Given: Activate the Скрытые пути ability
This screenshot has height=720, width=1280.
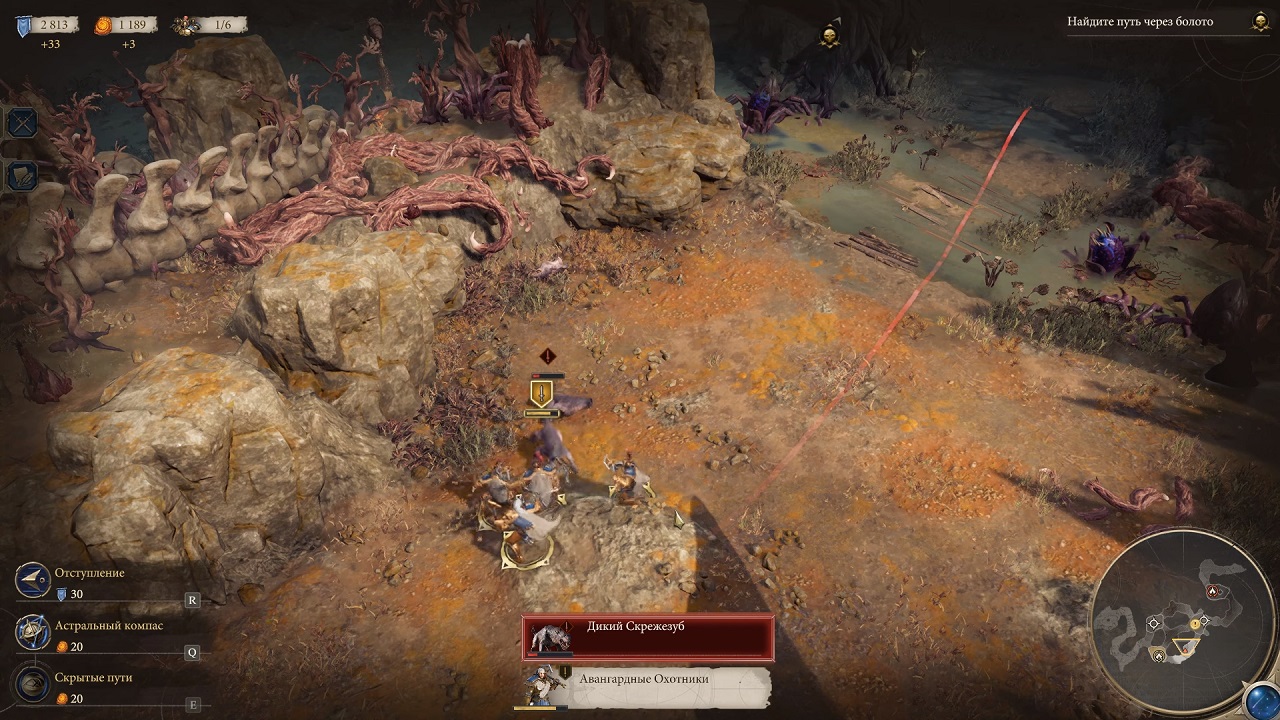Looking at the screenshot, I should [x=34, y=685].
